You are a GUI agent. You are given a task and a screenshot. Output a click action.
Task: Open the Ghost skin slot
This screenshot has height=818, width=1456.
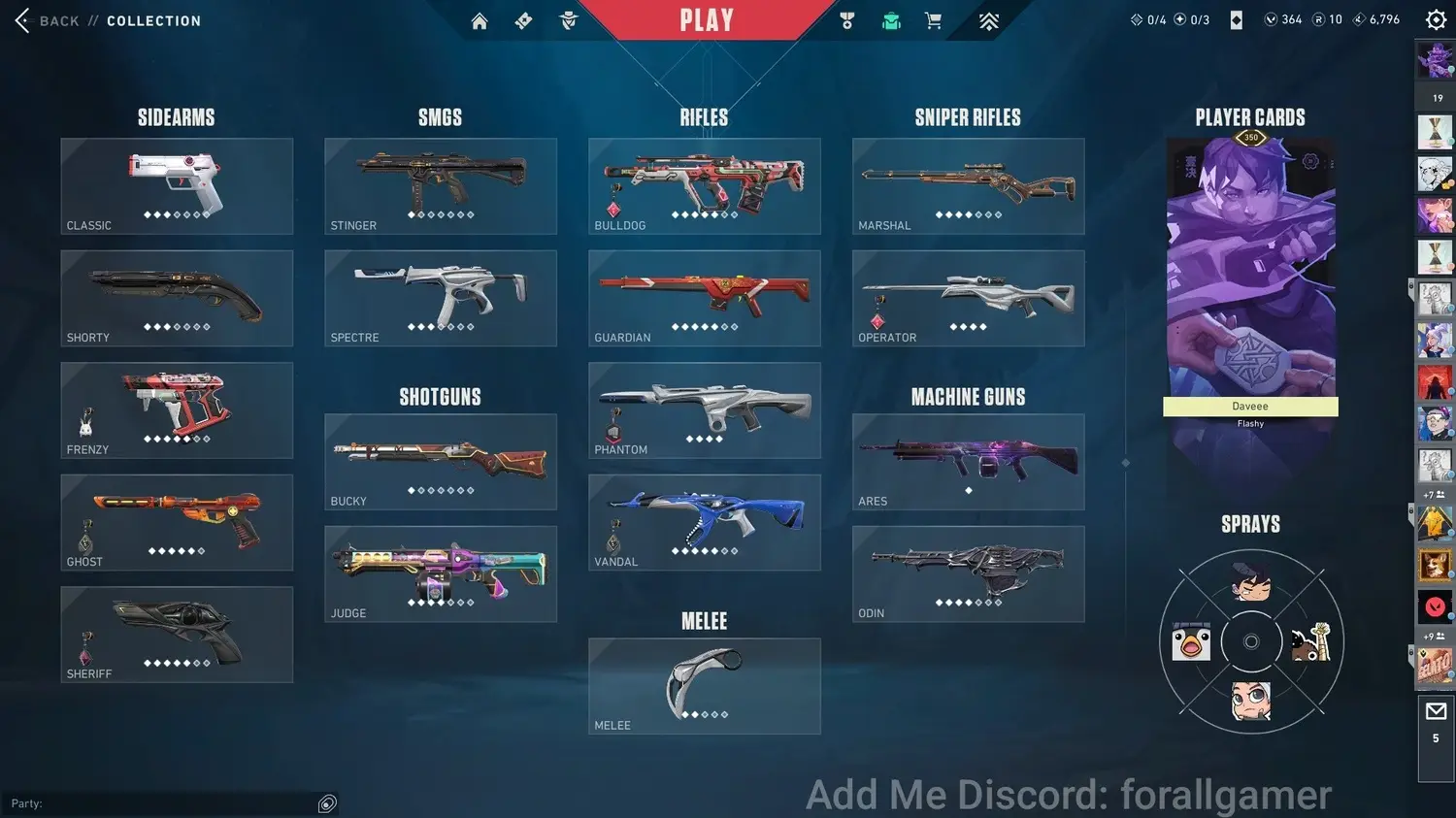177,522
